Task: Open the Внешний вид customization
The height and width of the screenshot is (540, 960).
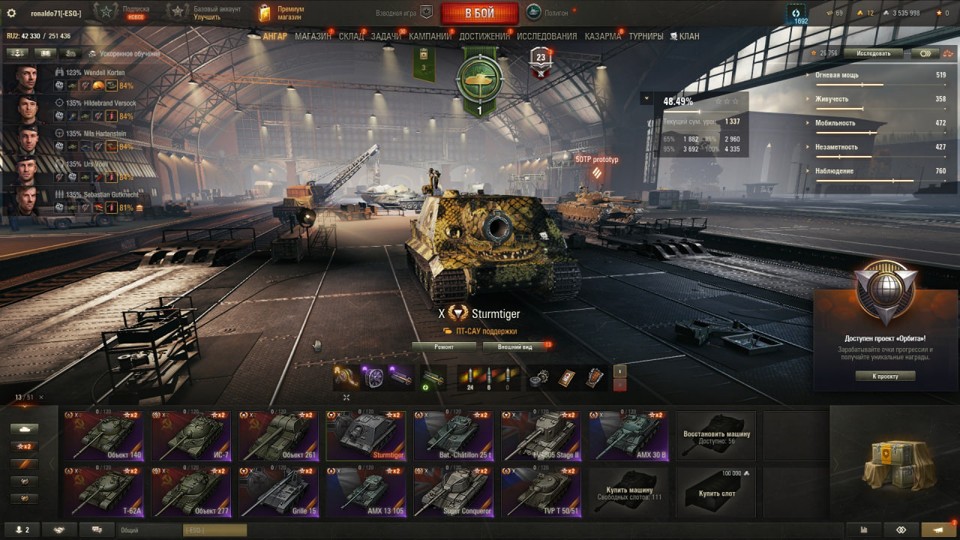Action: coord(515,346)
